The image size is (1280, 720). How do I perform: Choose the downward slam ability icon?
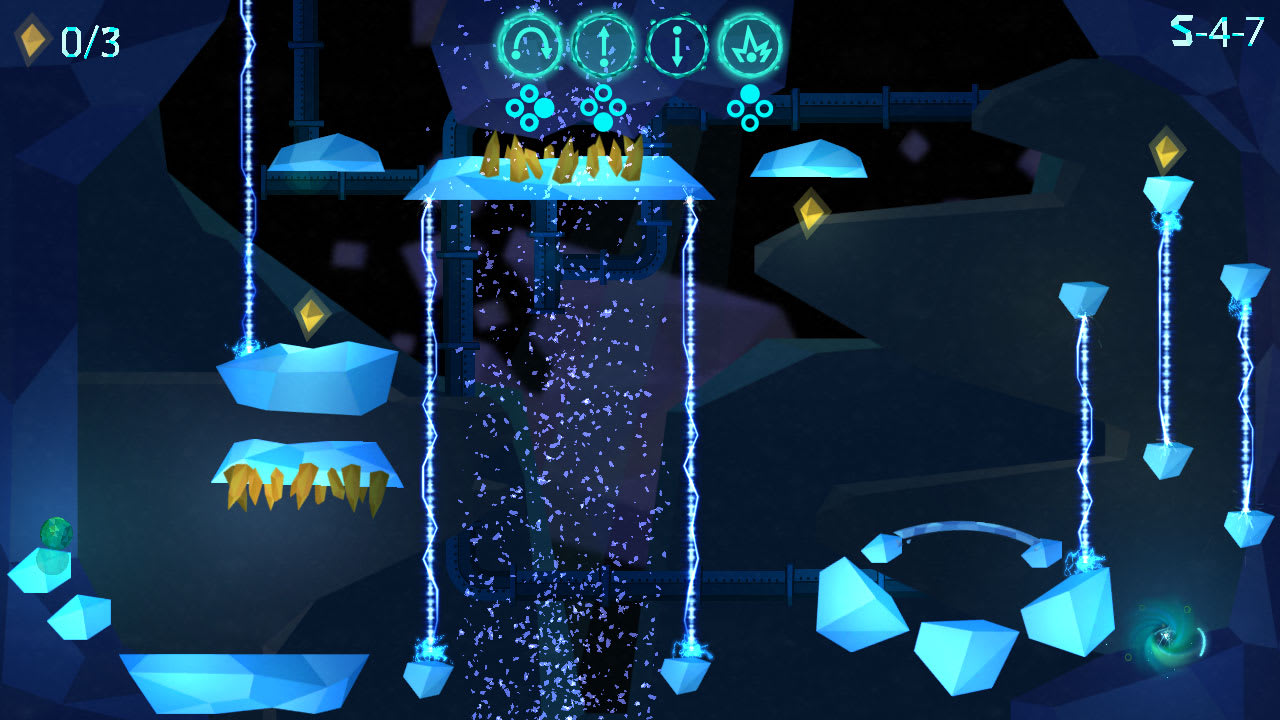pyautogui.click(x=678, y=44)
